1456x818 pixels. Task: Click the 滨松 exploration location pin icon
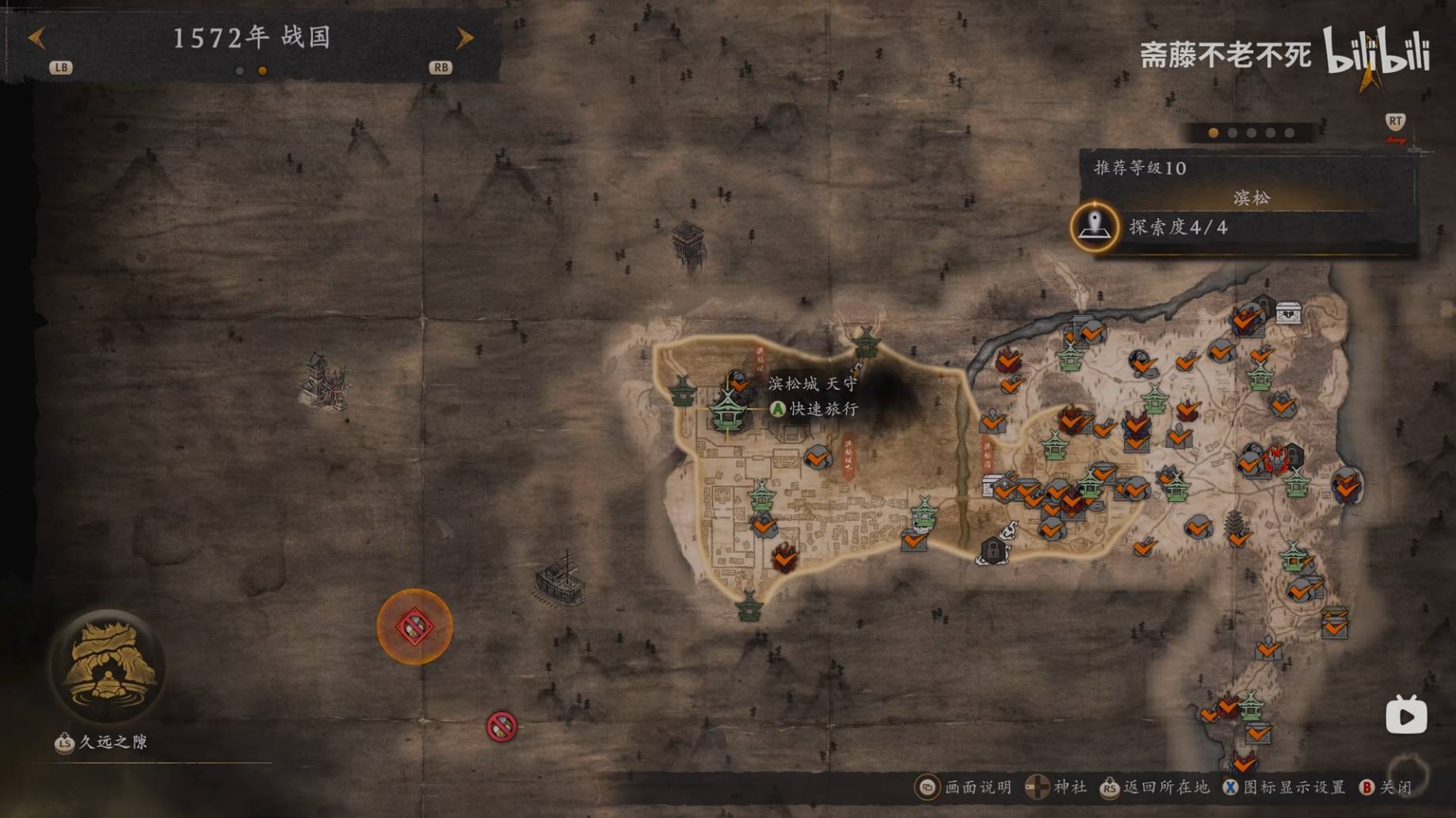click(x=1095, y=227)
